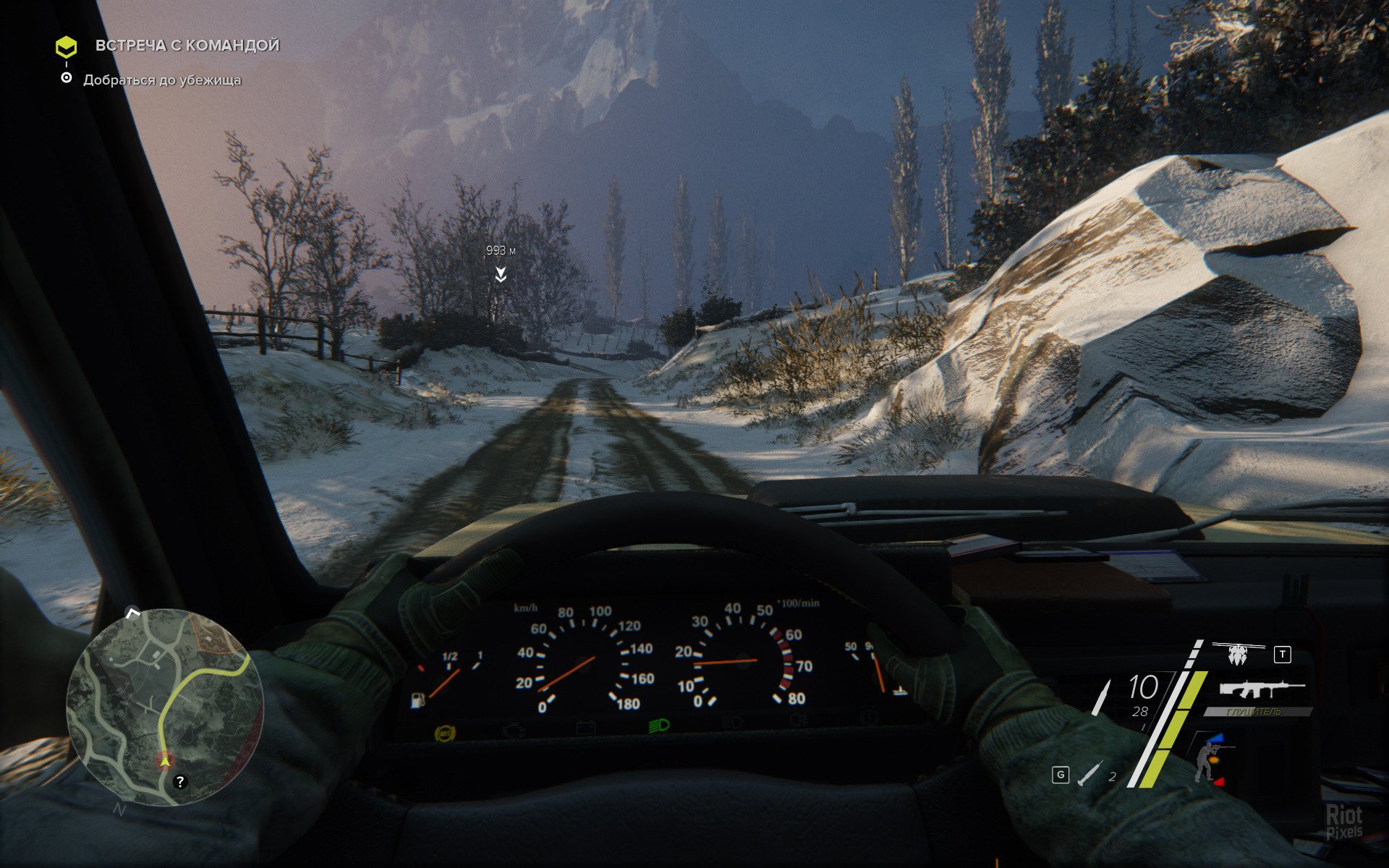Activate the drone gadget icon
The image size is (1389, 868).
(x=1237, y=653)
